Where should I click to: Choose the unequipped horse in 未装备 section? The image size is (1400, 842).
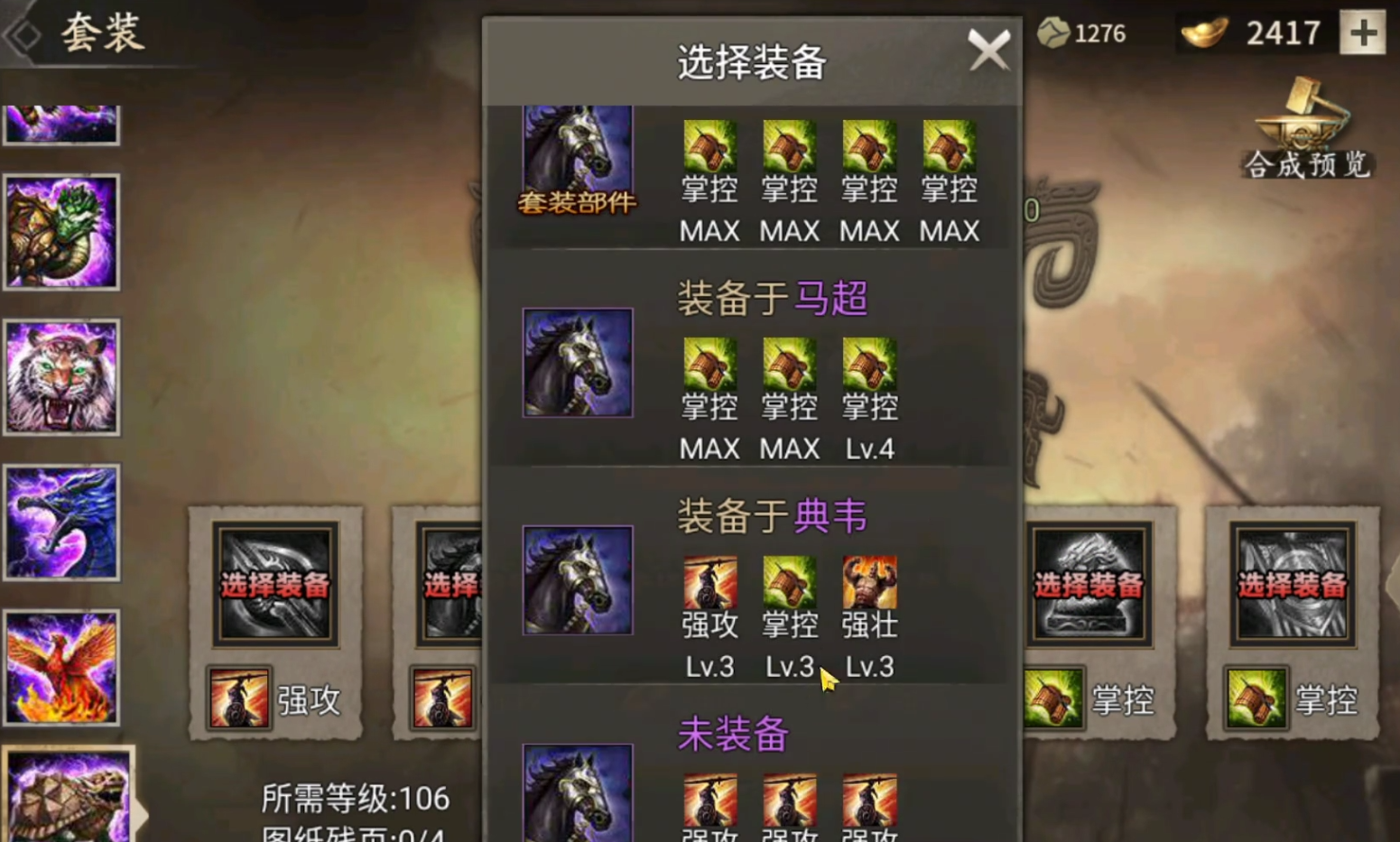click(577, 799)
